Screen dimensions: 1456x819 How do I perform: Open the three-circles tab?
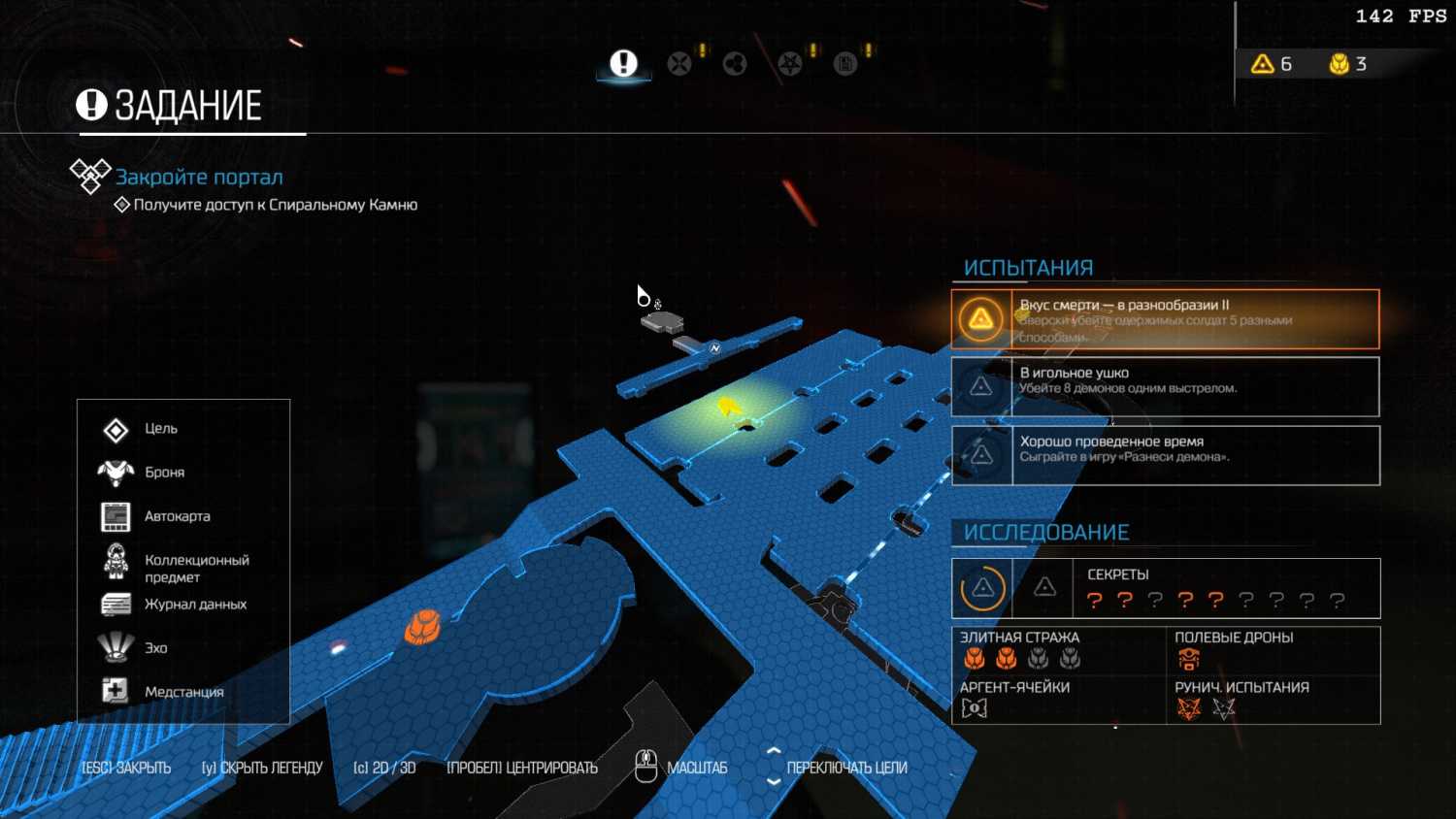click(x=735, y=64)
